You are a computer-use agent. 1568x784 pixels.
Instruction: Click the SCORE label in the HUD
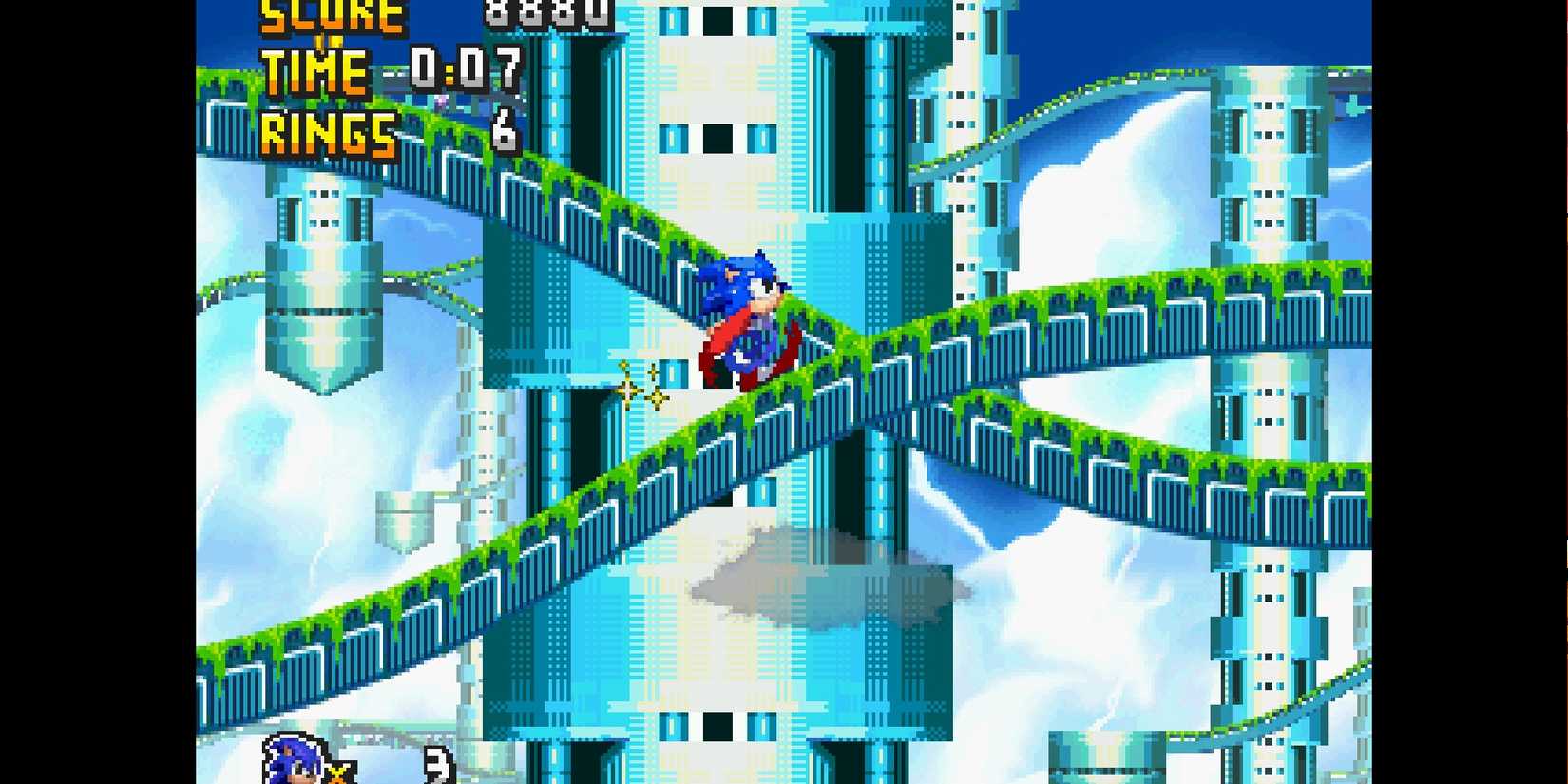pyautogui.click(x=328, y=14)
